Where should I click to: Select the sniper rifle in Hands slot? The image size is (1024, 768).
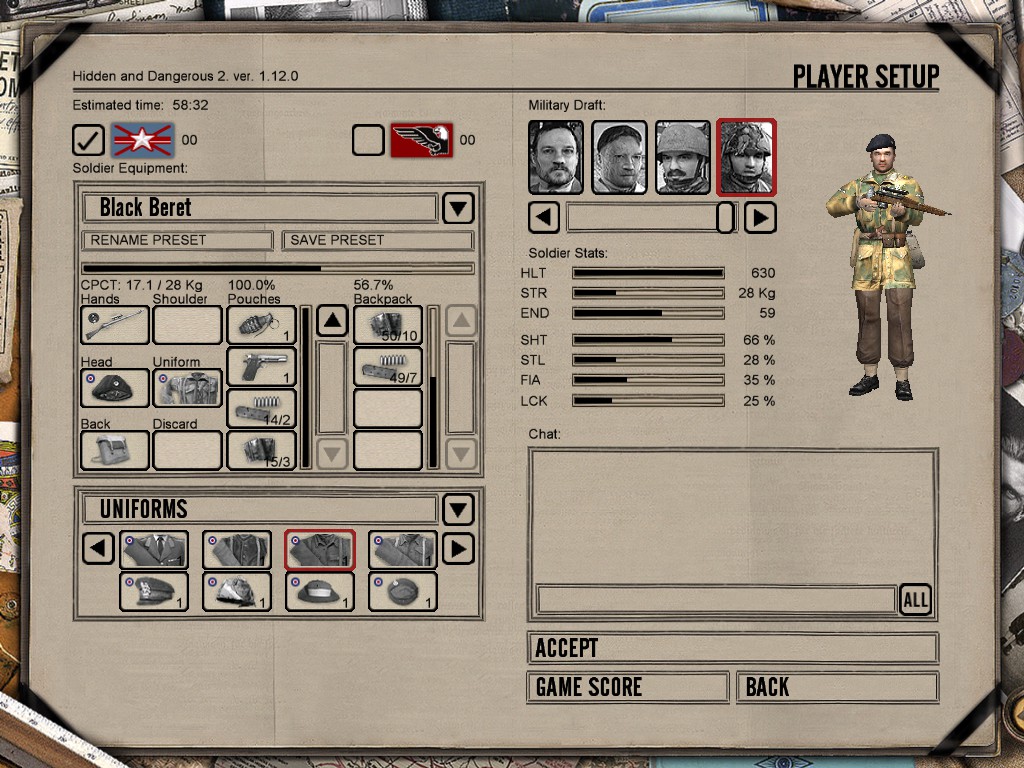tap(115, 325)
